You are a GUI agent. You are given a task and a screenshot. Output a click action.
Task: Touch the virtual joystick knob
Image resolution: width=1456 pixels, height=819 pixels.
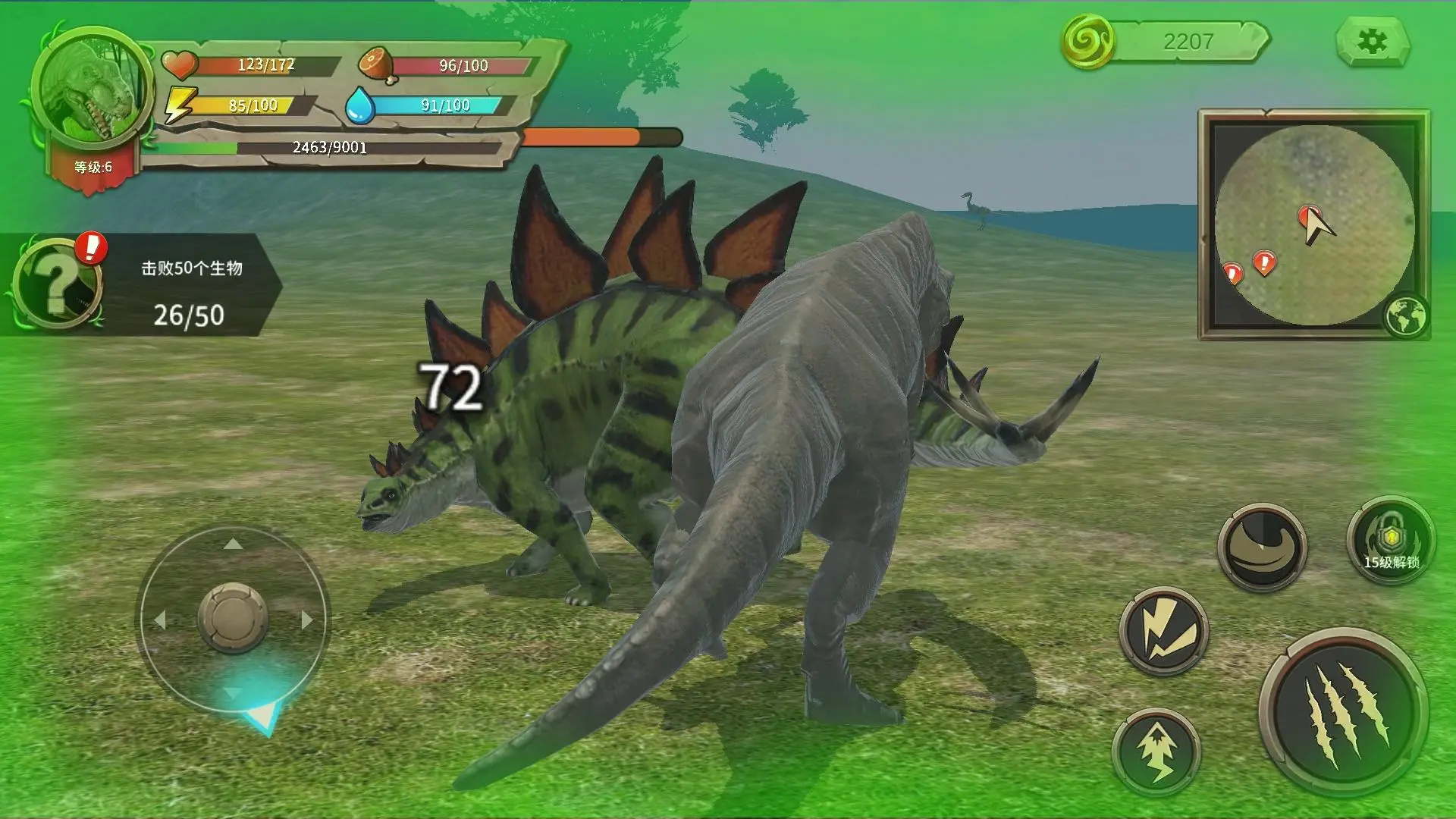pyautogui.click(x=233, y=617)
